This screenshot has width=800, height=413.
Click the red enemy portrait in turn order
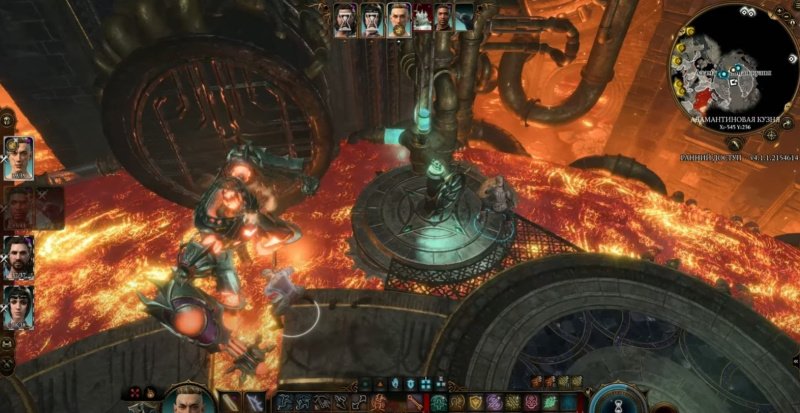click(x=422, y=17)
